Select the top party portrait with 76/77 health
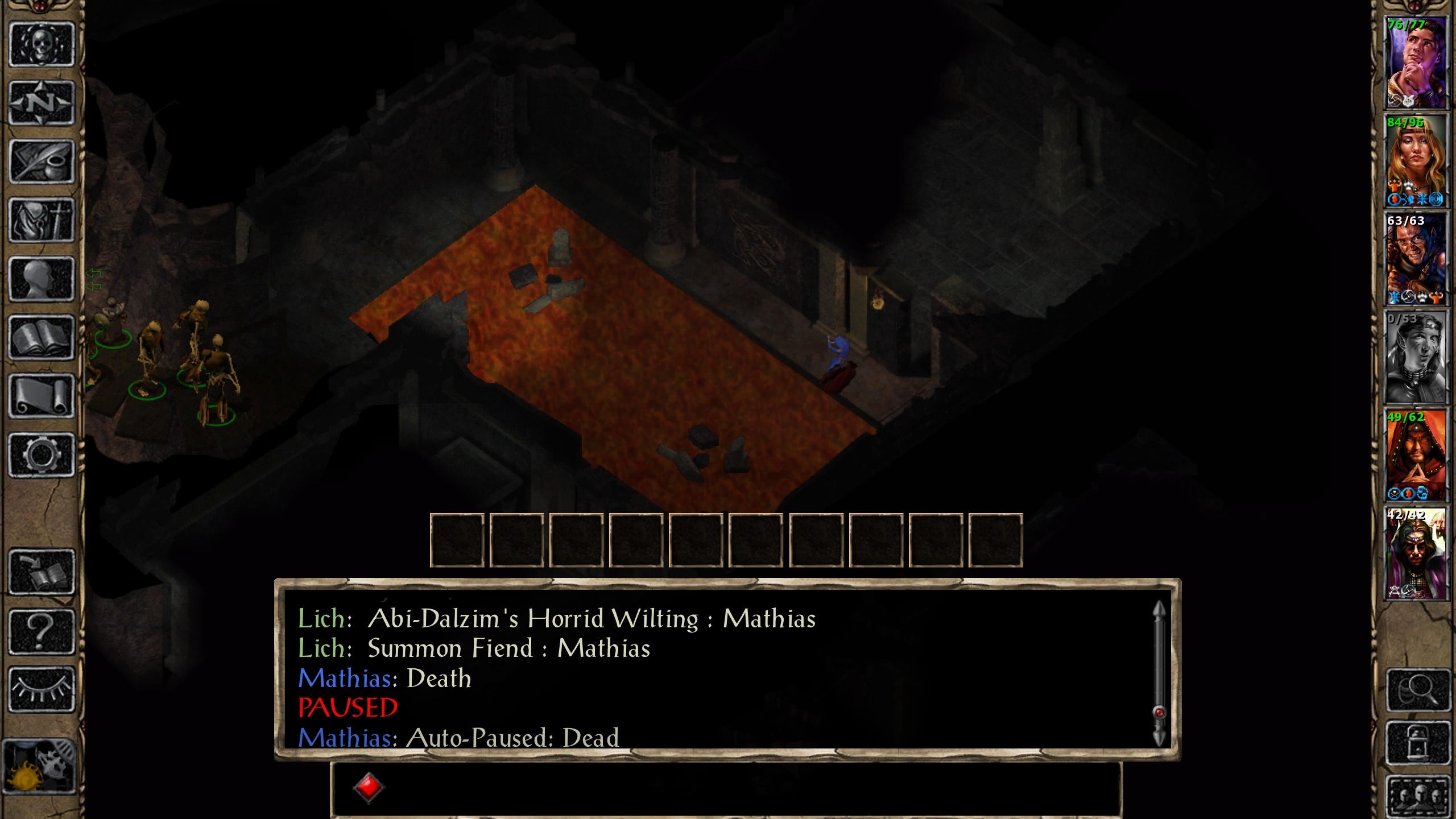 click(1415, 63)
